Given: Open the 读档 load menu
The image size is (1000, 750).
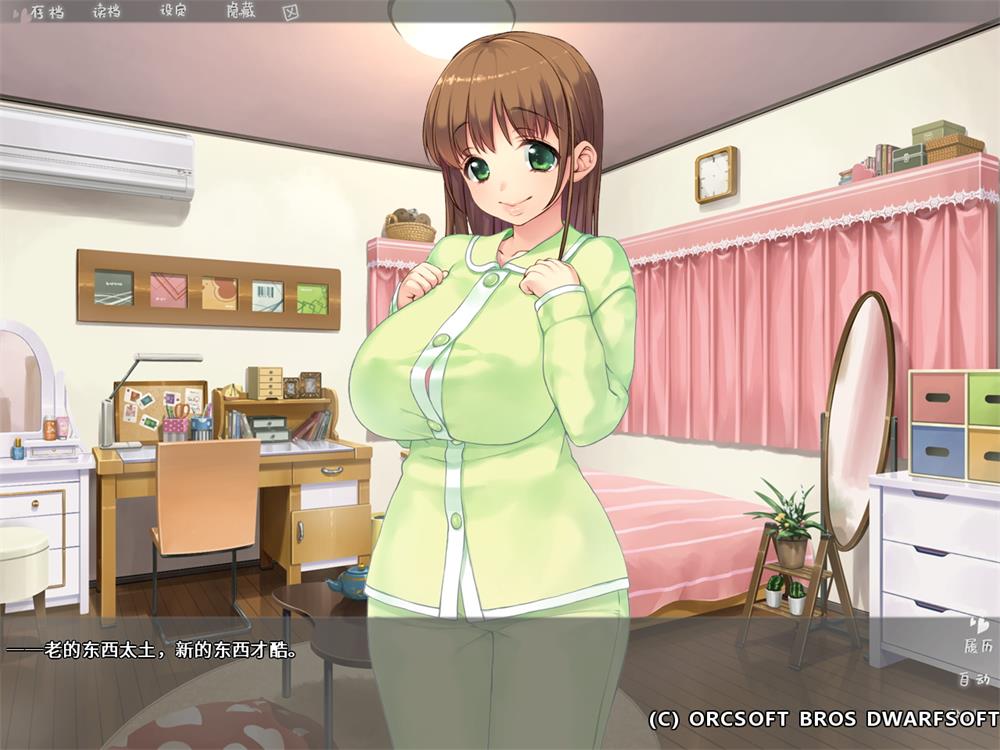Looking at the screenshot, I should coord(107,12).
